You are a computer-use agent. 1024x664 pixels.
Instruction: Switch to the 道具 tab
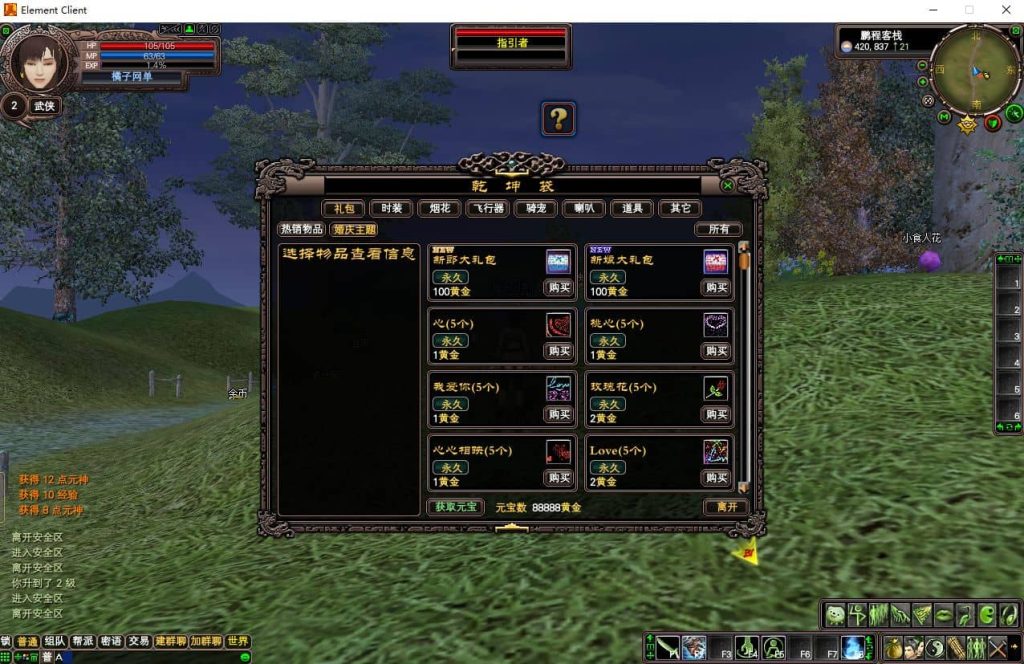pyautogui.click(x=631, y=208)
